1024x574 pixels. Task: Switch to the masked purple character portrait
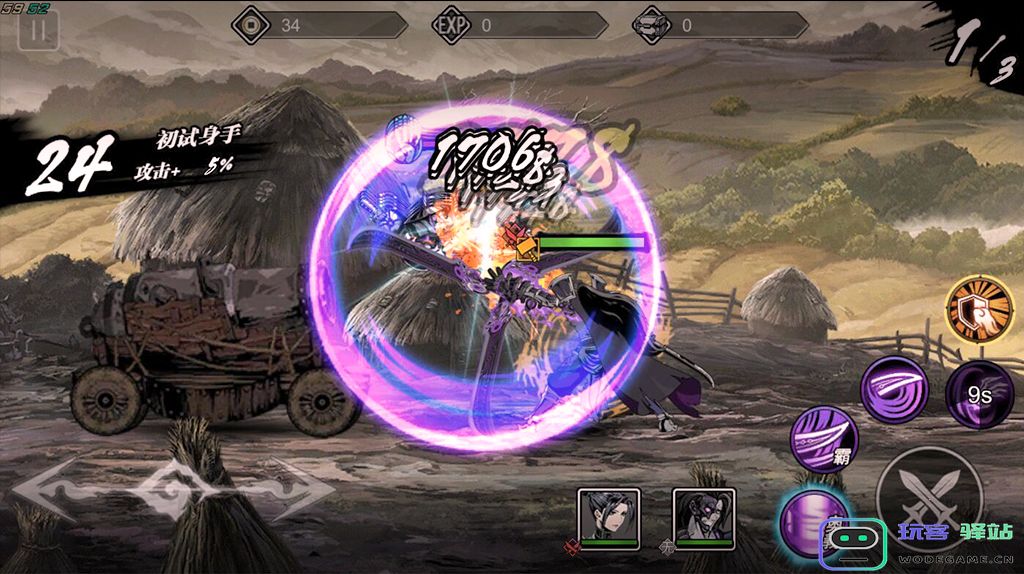coord(704,516)
